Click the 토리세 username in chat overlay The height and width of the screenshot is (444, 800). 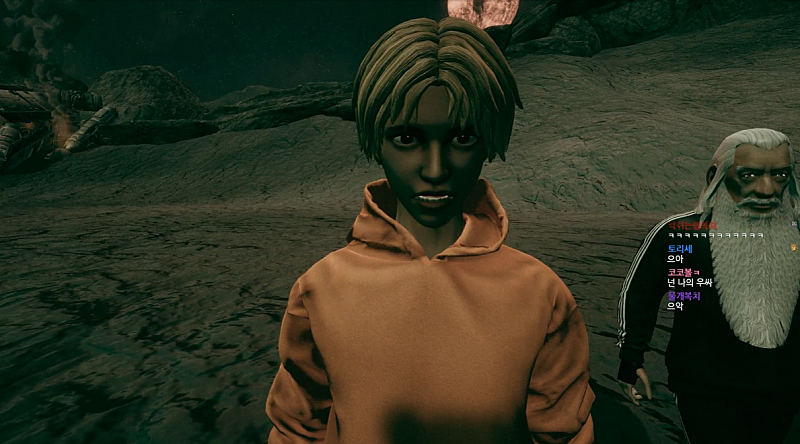click(x=680, y=248)
